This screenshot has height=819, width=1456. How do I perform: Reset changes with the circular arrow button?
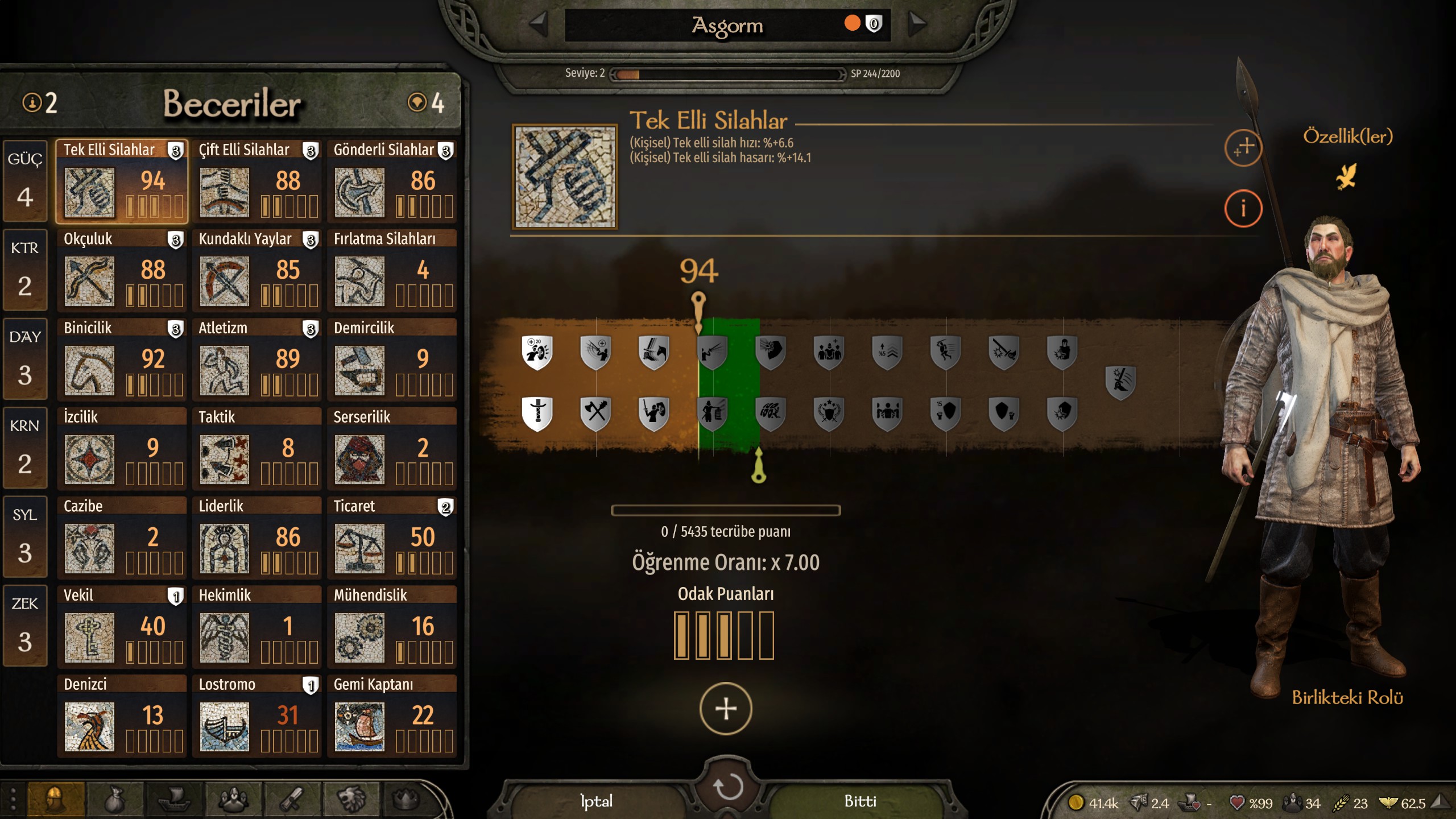tap(728, 787)
